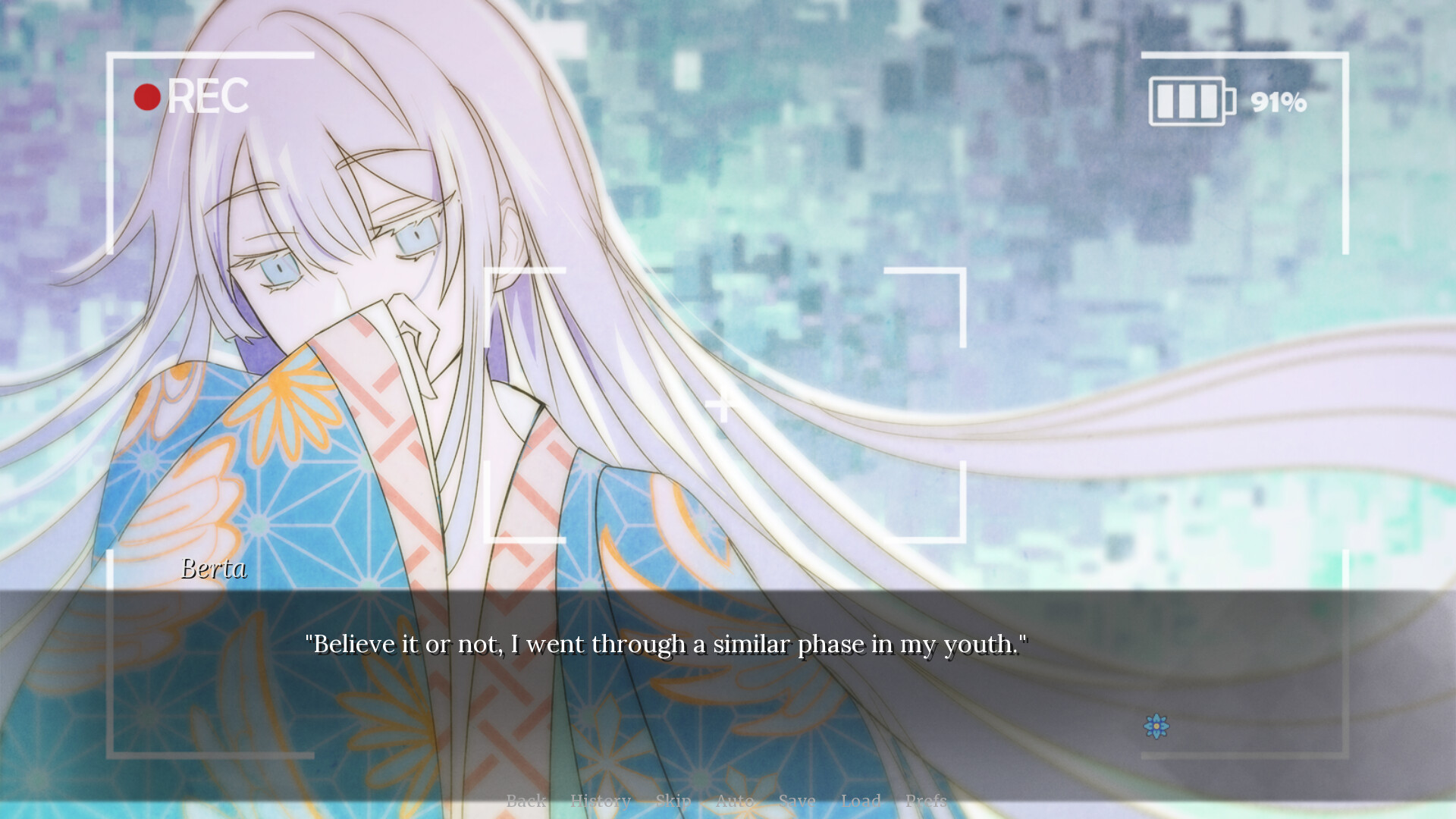This screenshot has height=819, width=1456.
Task: Click the dialogue line to advance
Action: coord(667,644)
